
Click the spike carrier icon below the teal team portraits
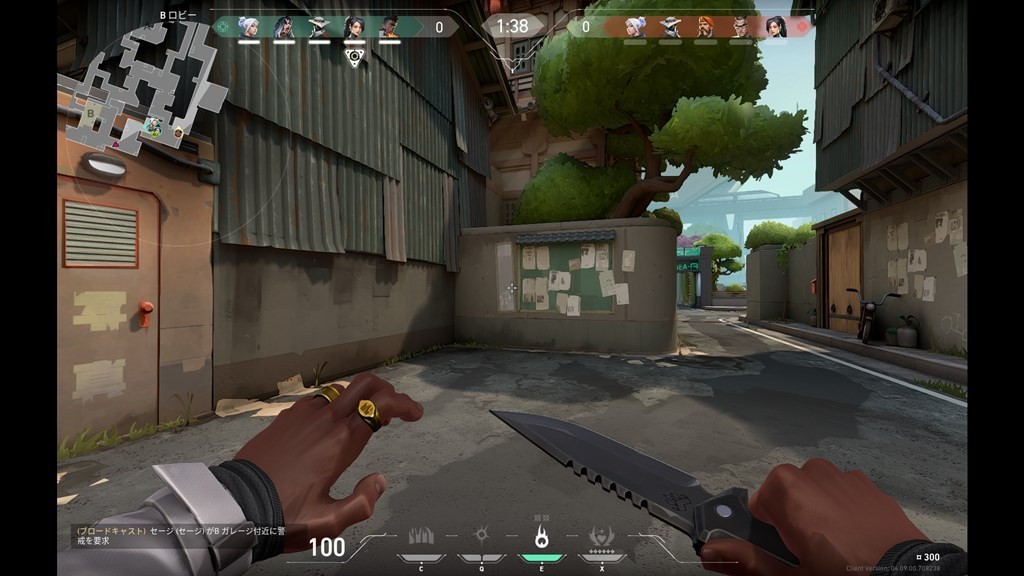pos(353,56)
